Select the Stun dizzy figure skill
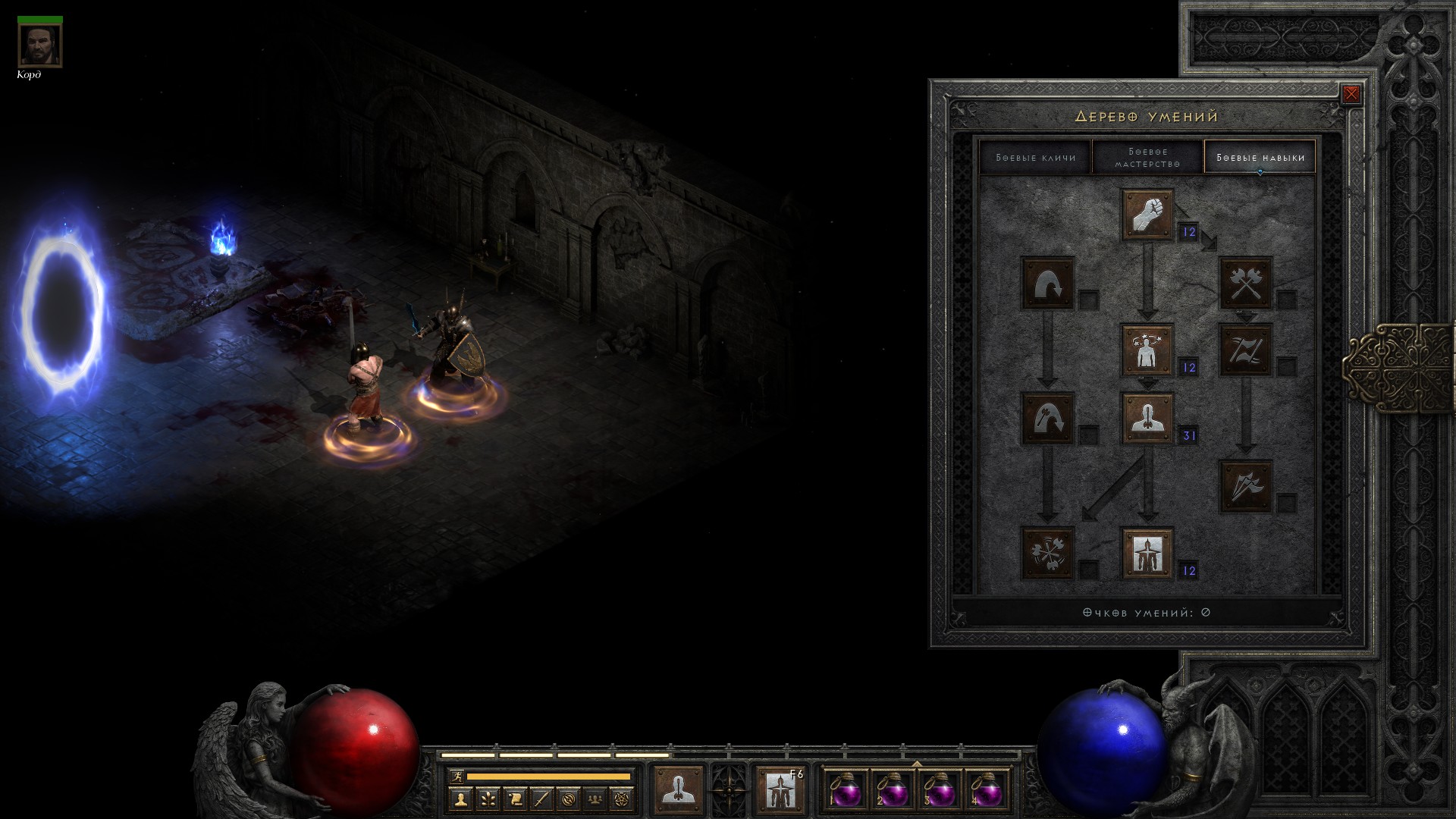The width and height of the screenshot is (1456, 819). [x=1147, y=350]
